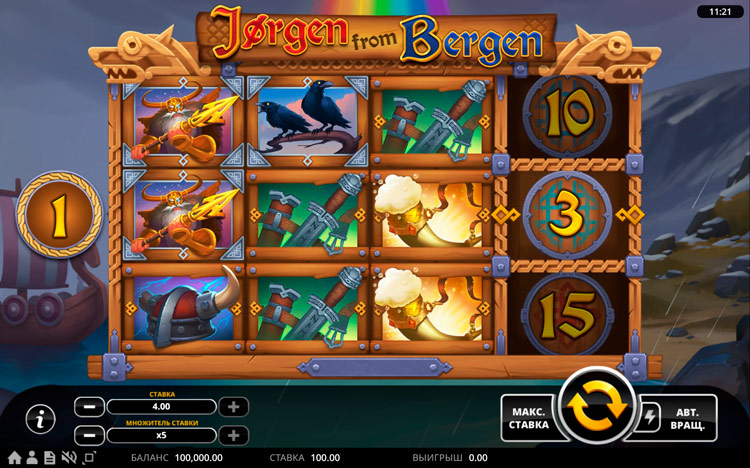Show the game rules document icon
750x468 pixels.
[48, 458]
